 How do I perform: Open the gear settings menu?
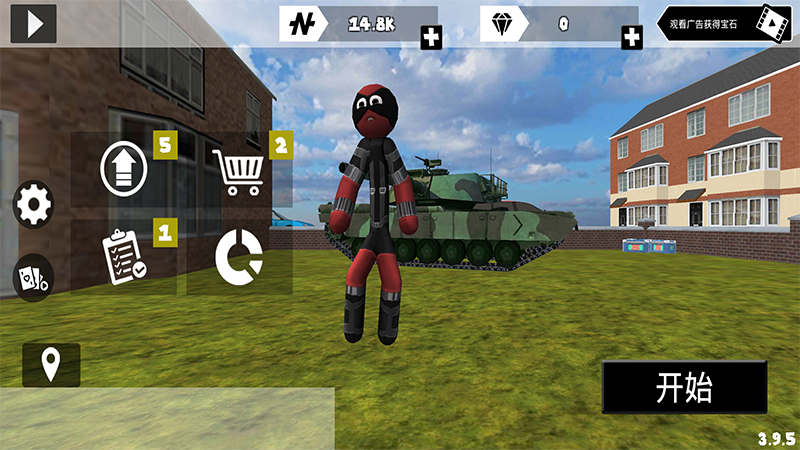tap(33, 205)
